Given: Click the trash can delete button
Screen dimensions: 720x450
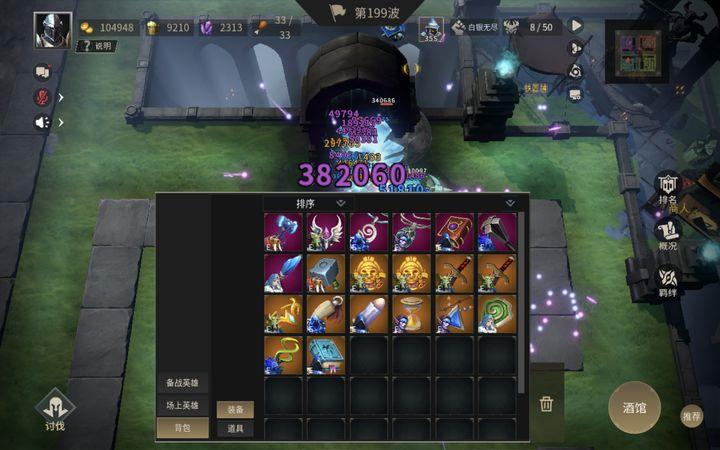Looking at the screenshot, I should 546,404.
